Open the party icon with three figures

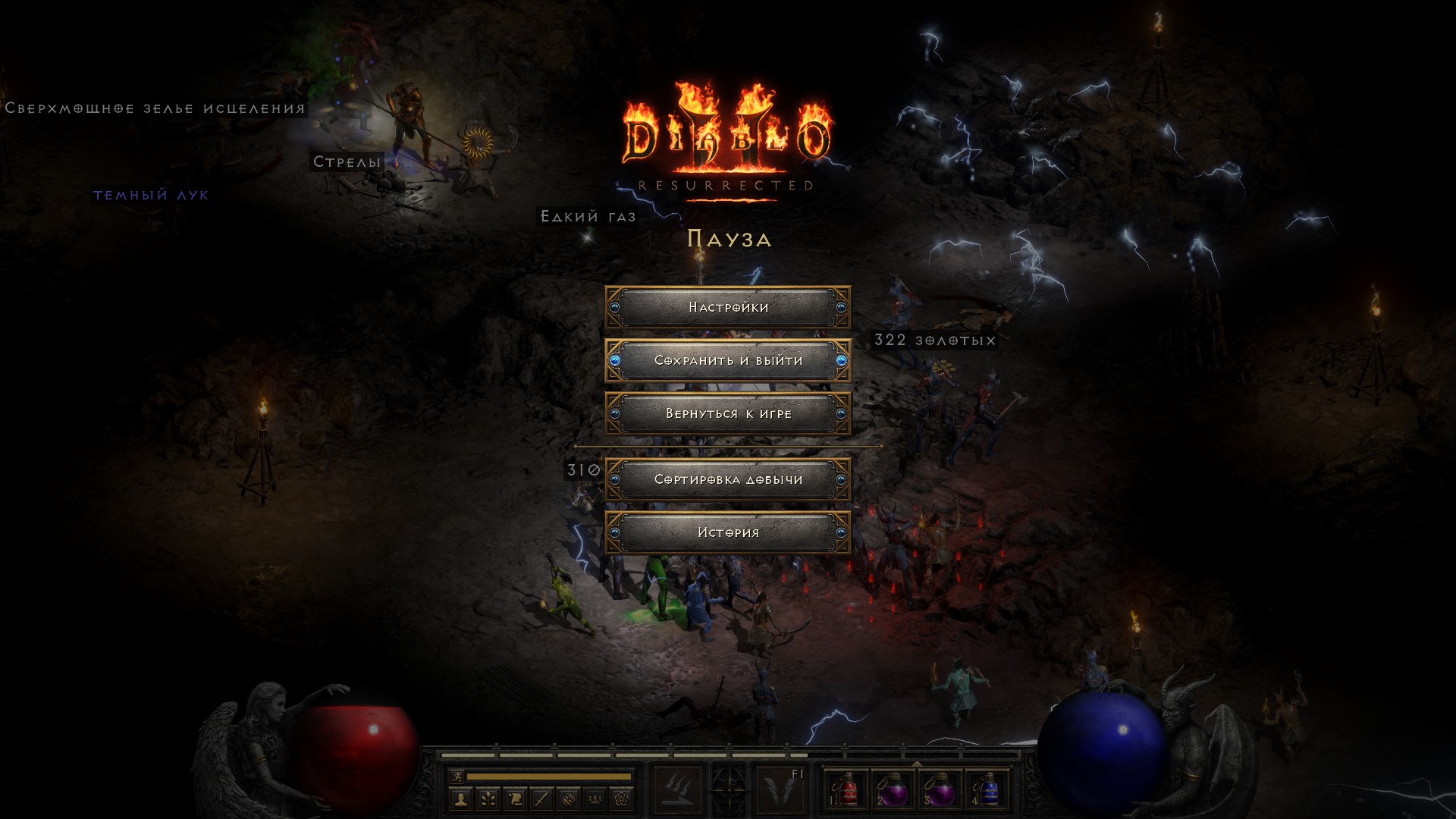(595, 799)
